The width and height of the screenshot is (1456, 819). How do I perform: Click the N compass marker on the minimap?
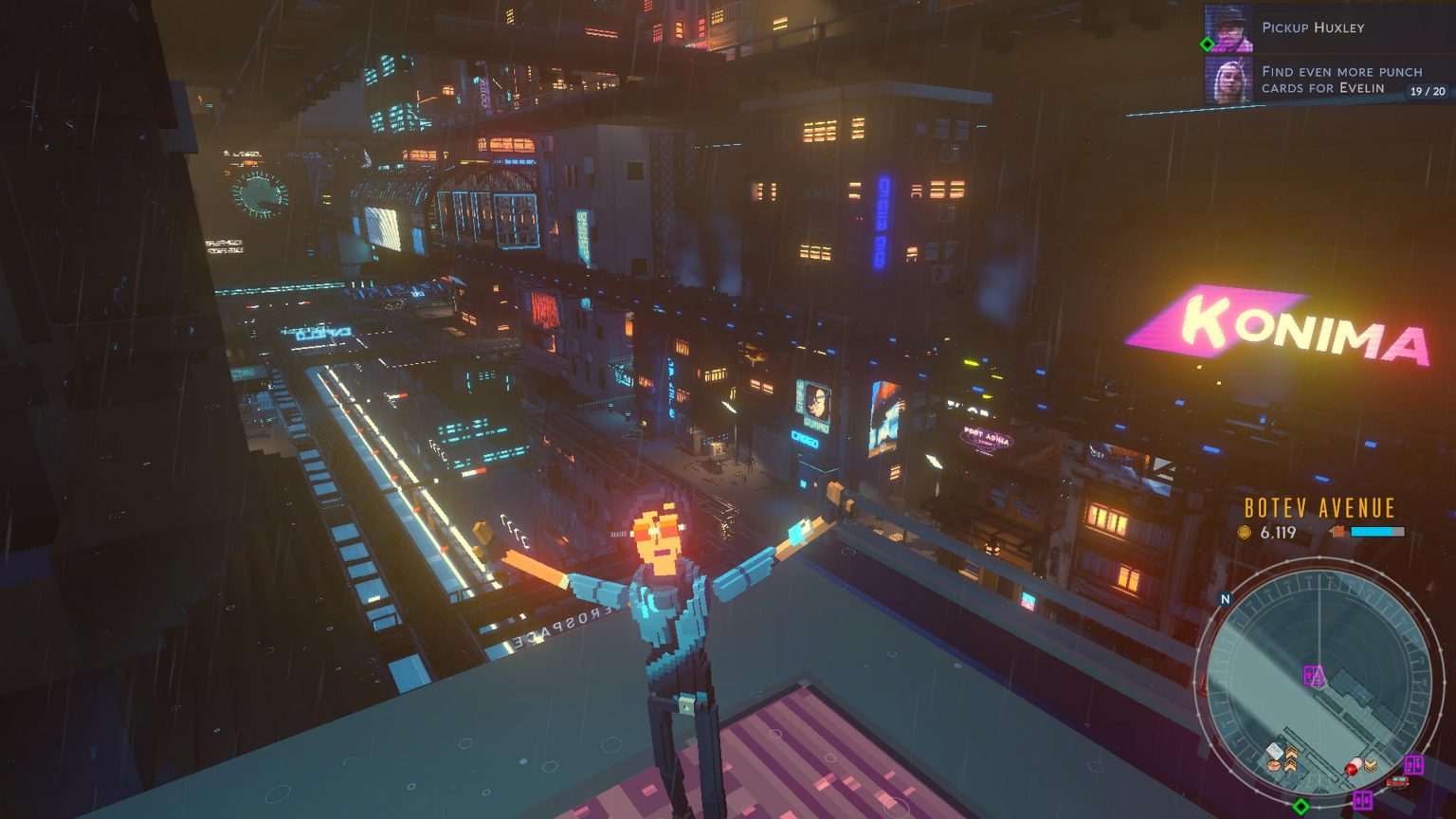(1225, 598)
